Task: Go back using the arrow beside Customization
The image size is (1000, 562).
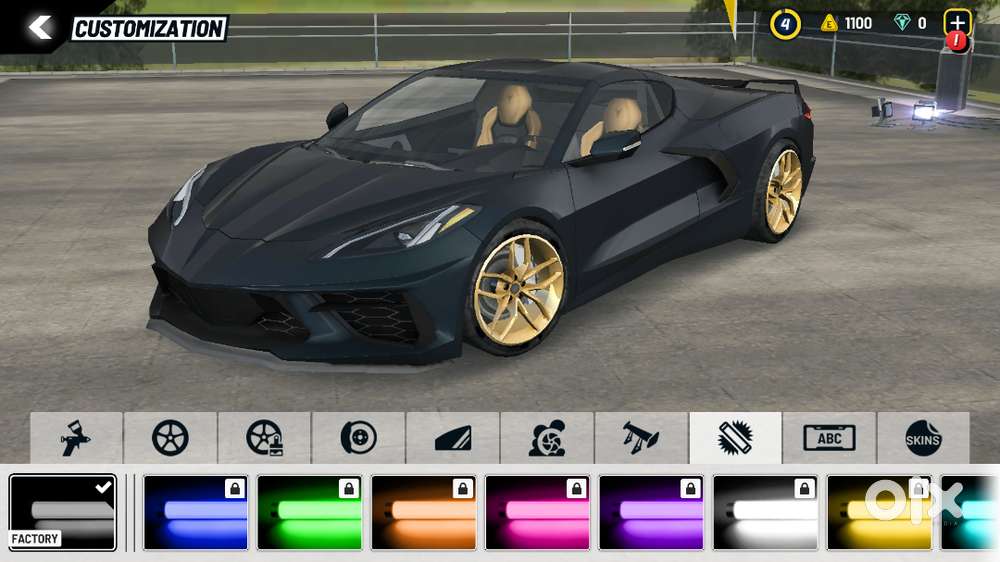Action: [x=40, y=28]
